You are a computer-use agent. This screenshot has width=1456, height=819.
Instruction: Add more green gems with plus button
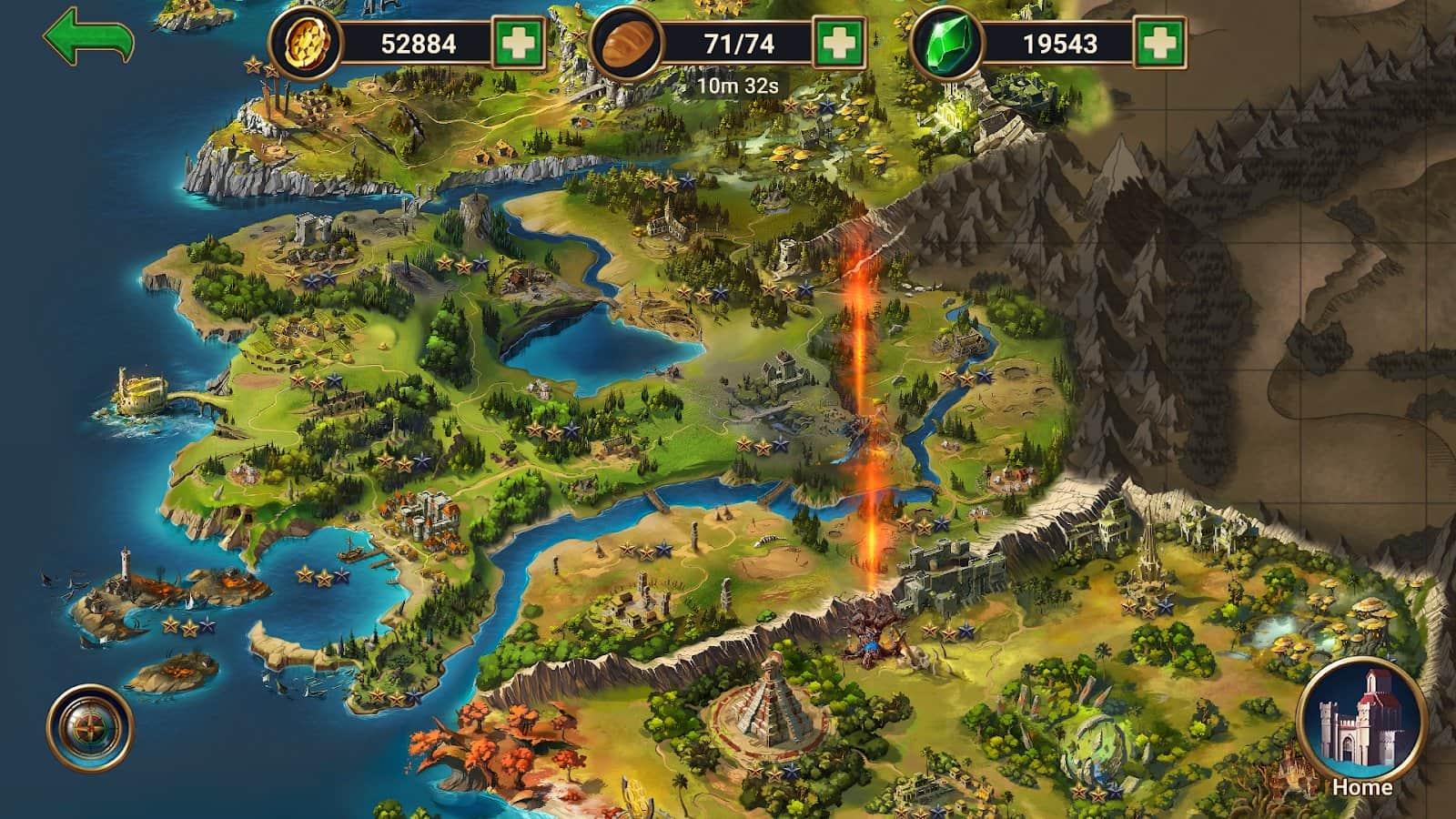[x=1160, y=43]
